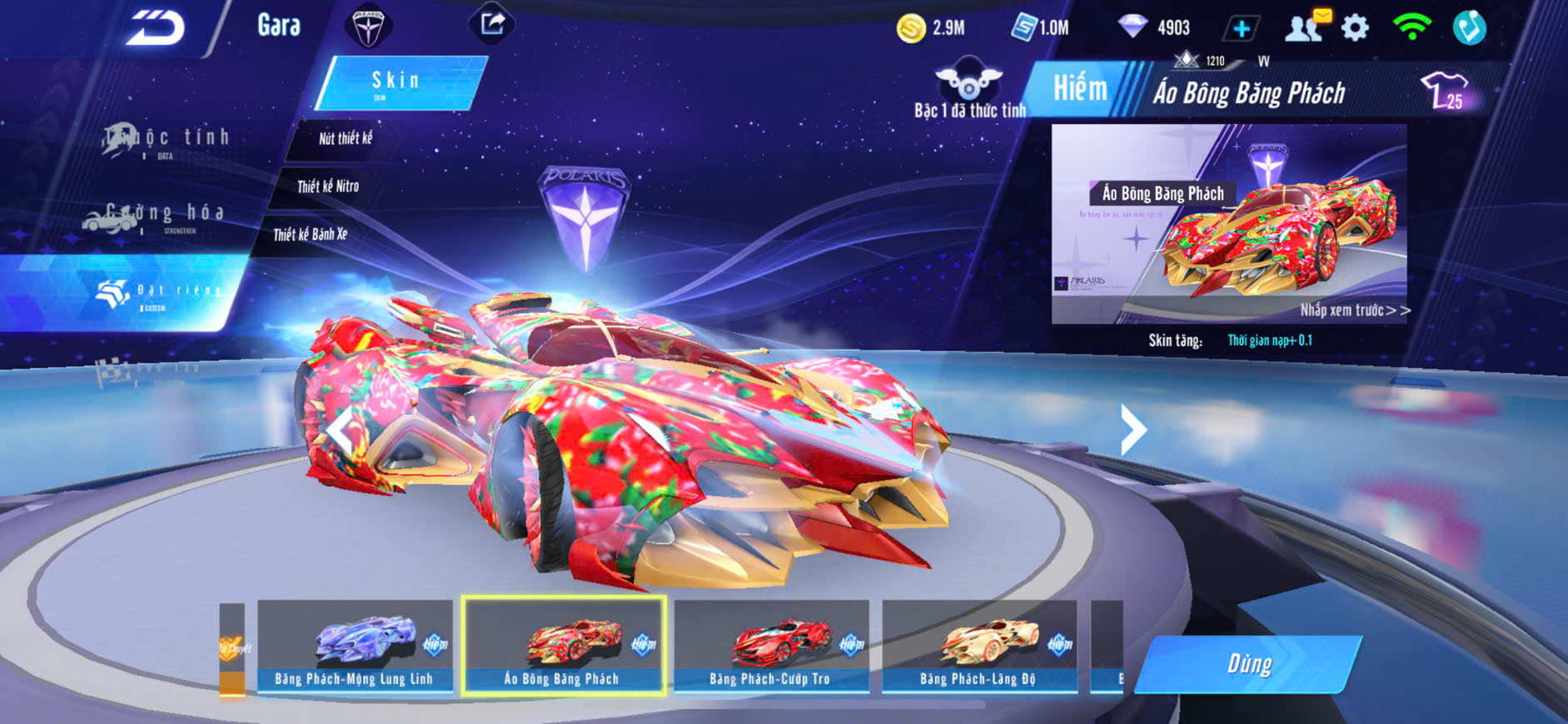This screenshot has width=1568, height=724.
Task: Click the Polaris brand emblem icon
Action: 368,27
